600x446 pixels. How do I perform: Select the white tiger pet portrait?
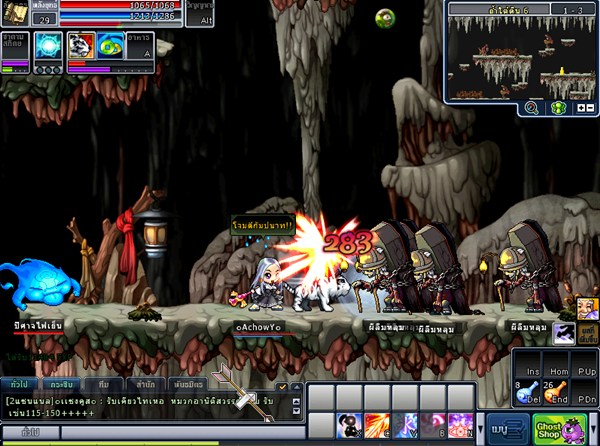click(81, 46)
